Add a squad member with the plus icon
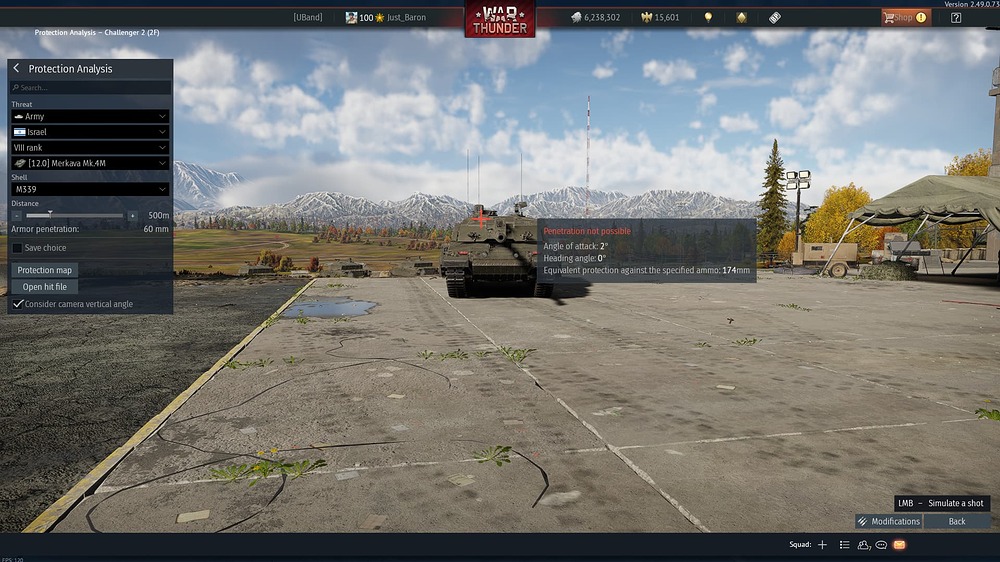Image resolution: width=1000 pixels, height=562 pixels. 822,545
